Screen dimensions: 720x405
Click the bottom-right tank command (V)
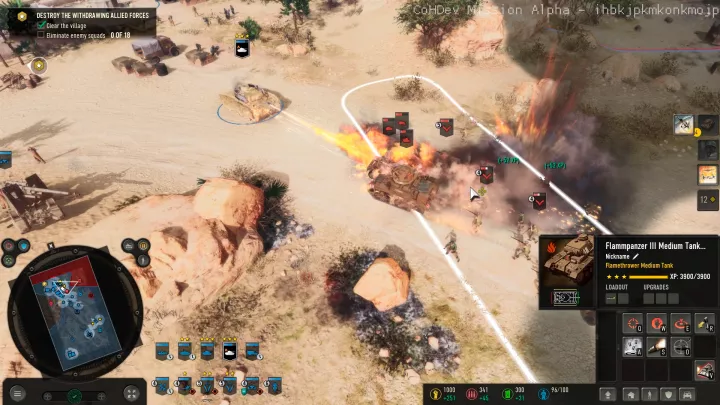click(x=705, y=370)
